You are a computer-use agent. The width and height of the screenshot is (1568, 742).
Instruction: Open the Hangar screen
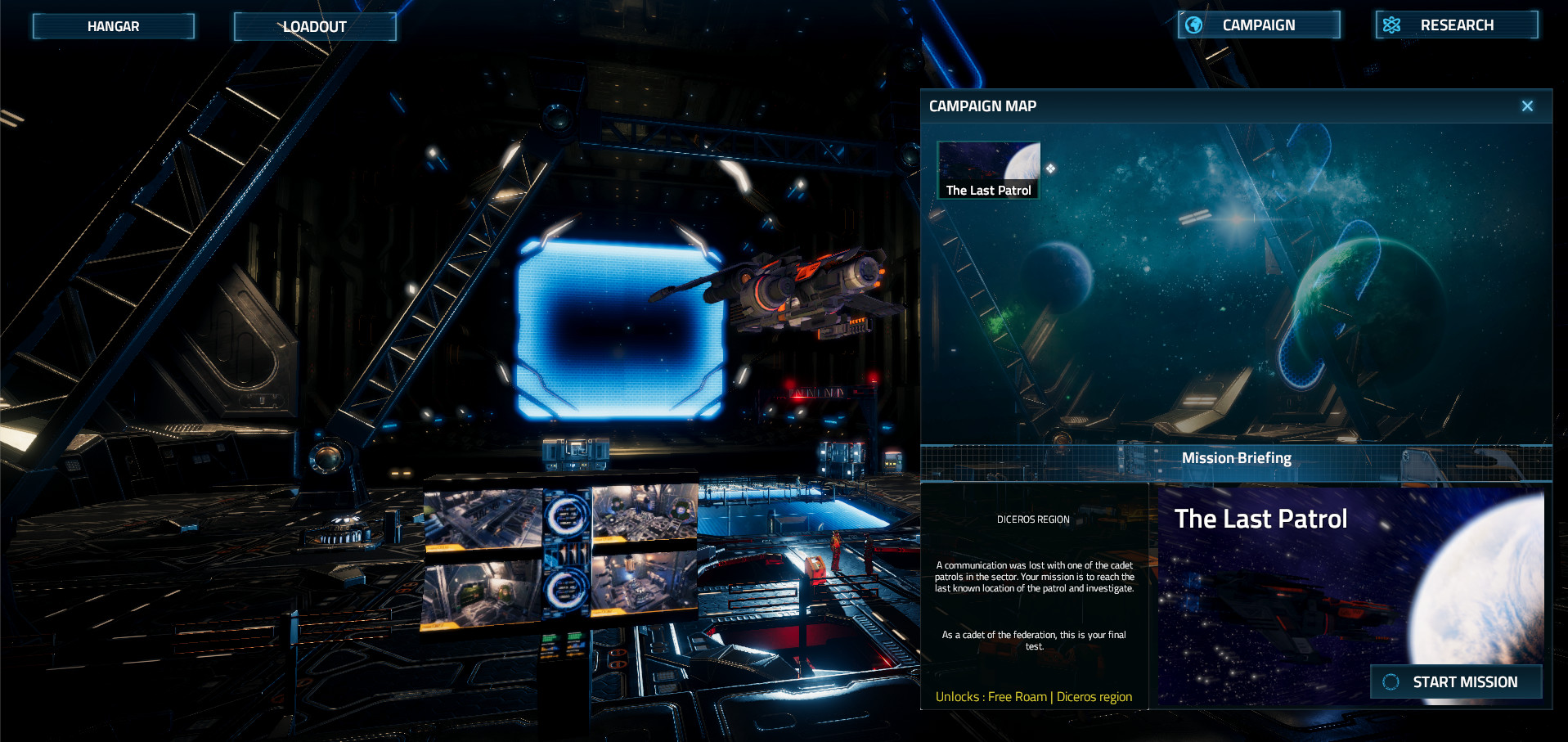tap(113, 26)
